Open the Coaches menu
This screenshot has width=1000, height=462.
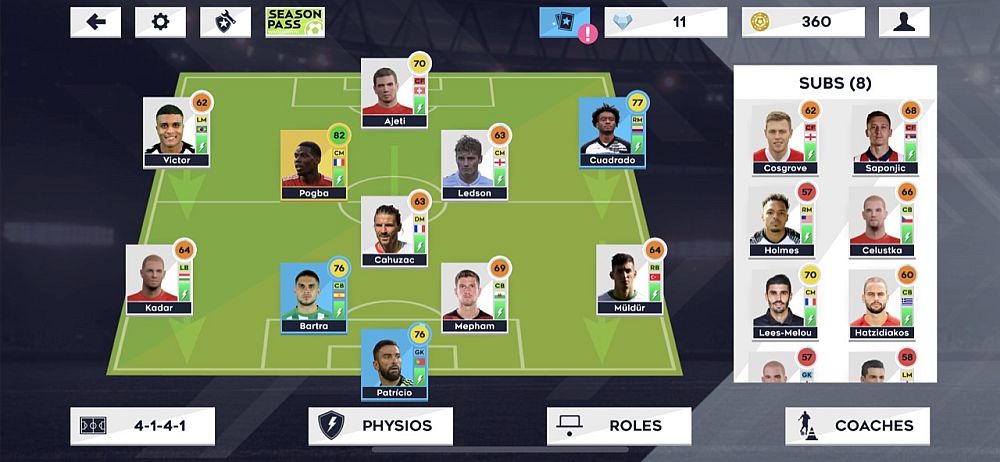coord(856,425)
